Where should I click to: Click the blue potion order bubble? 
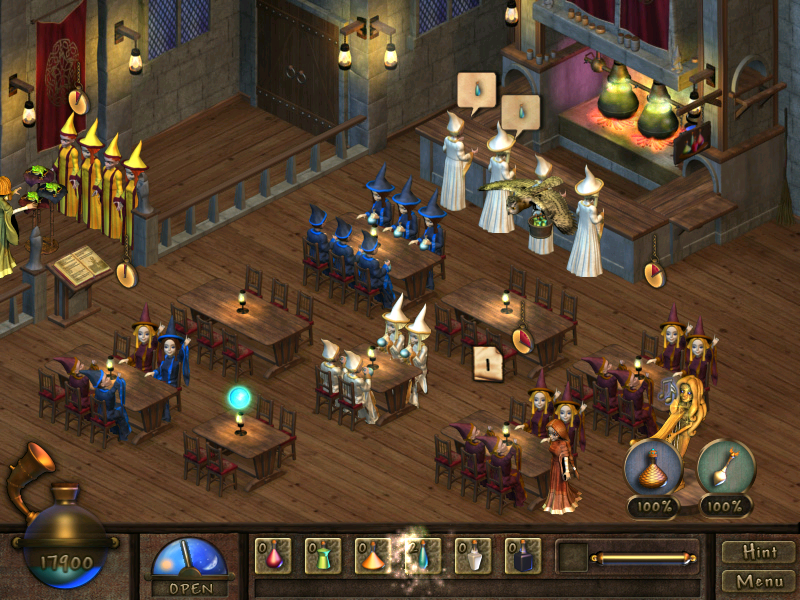tap(476, 91)
